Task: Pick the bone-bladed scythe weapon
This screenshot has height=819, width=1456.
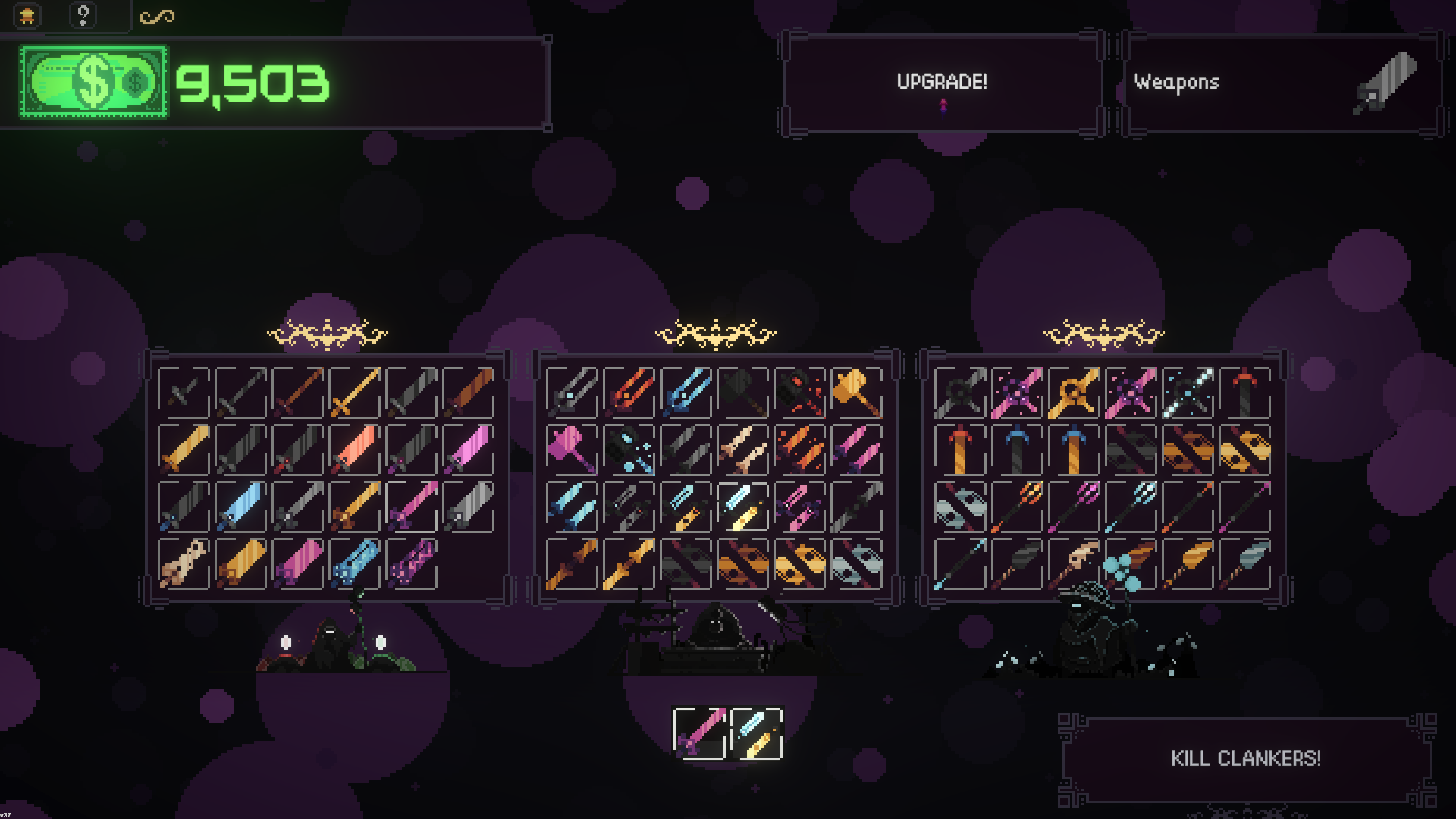Action: pos(1074,563)
